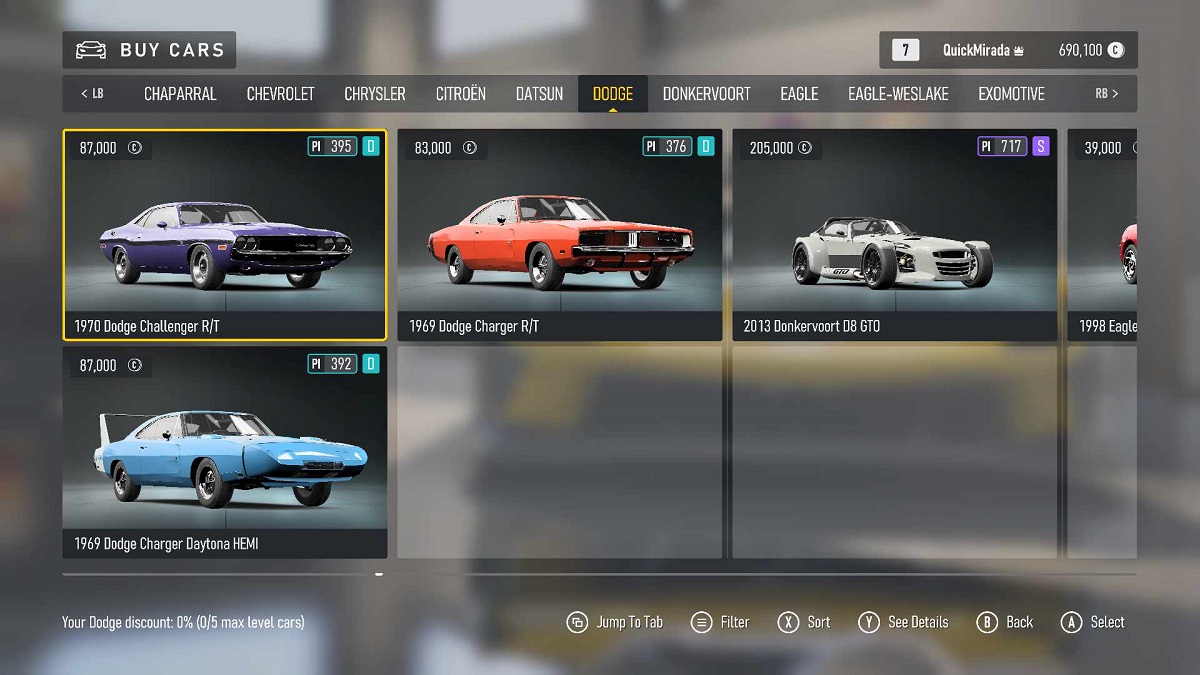Open the Filter options
The height and width of the screenshot is (675, 1200).
[720, 622]
